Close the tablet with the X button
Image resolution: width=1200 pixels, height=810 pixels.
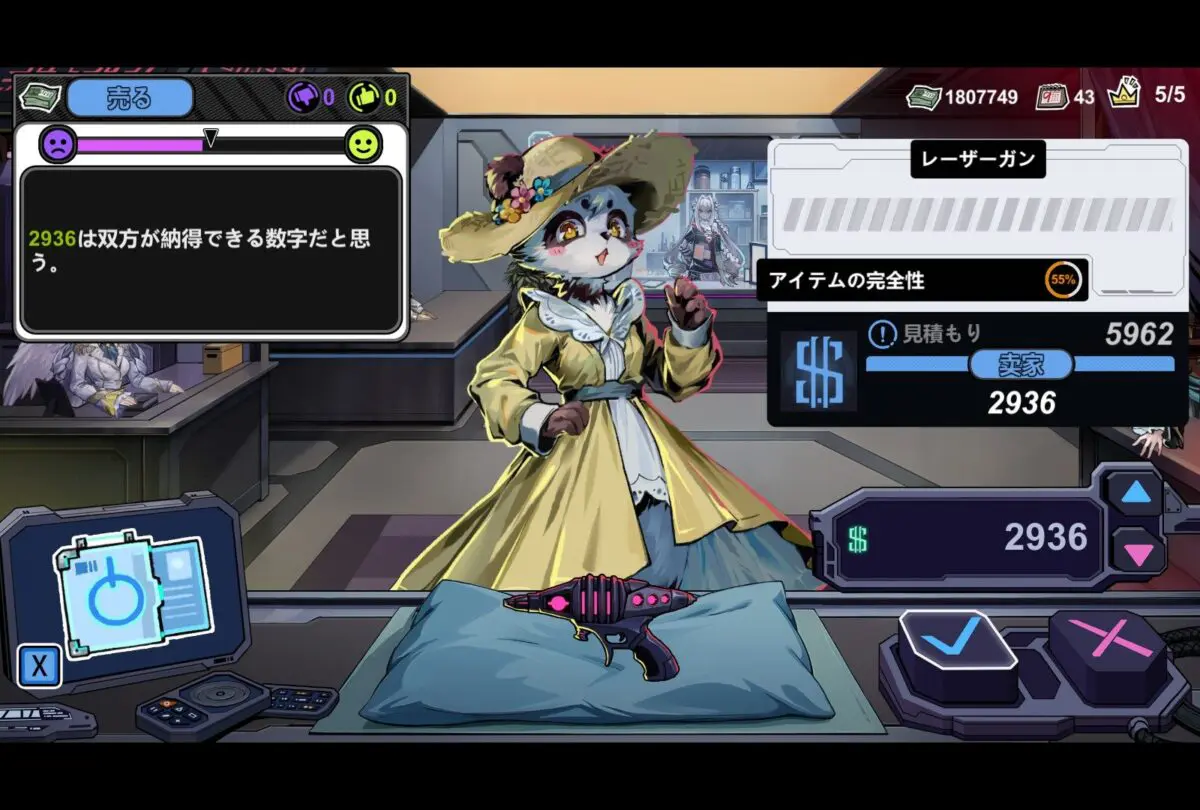pos(39,666)
